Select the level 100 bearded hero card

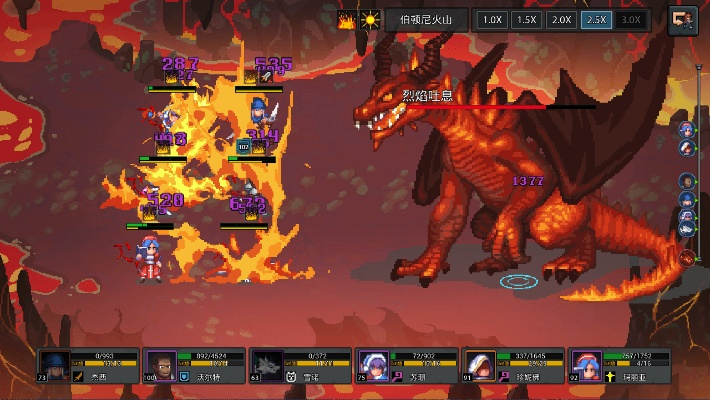pyautogui.click(x=195, y=365)
